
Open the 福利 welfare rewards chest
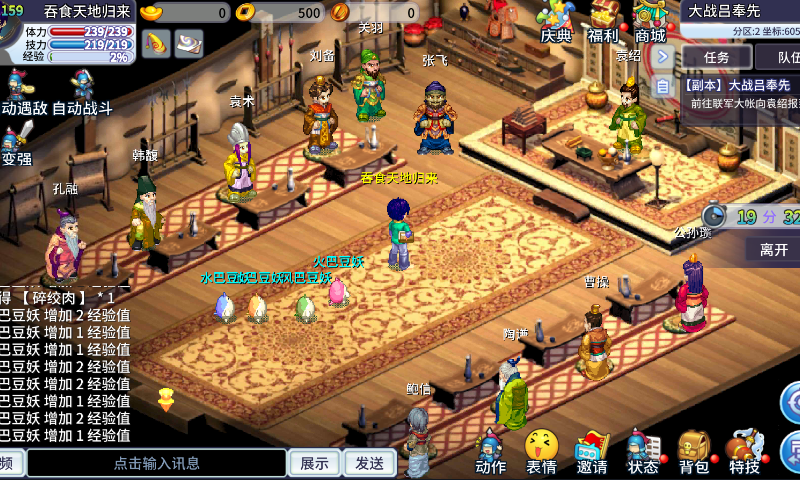pyautogui.click(x=603, y=20)
